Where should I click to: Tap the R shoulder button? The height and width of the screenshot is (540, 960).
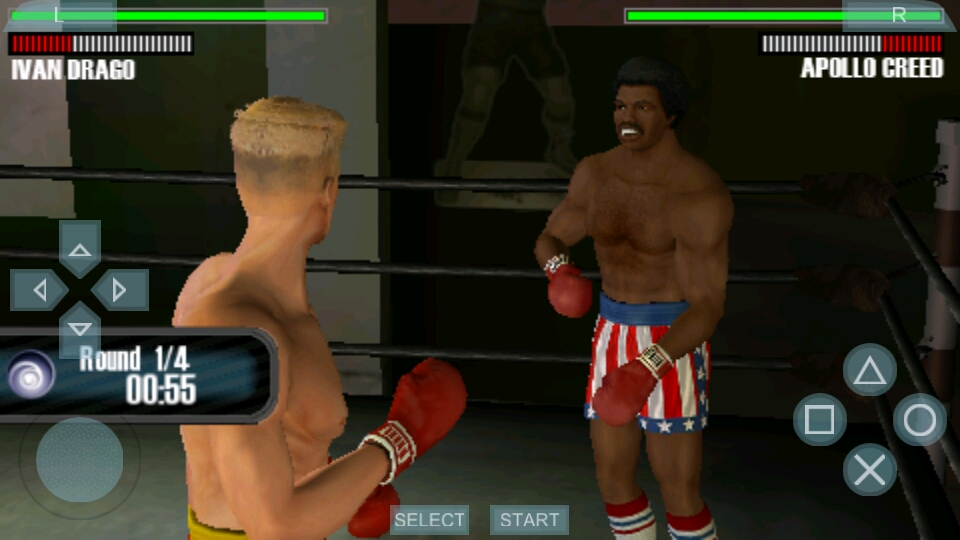click(x=898, y=14)
